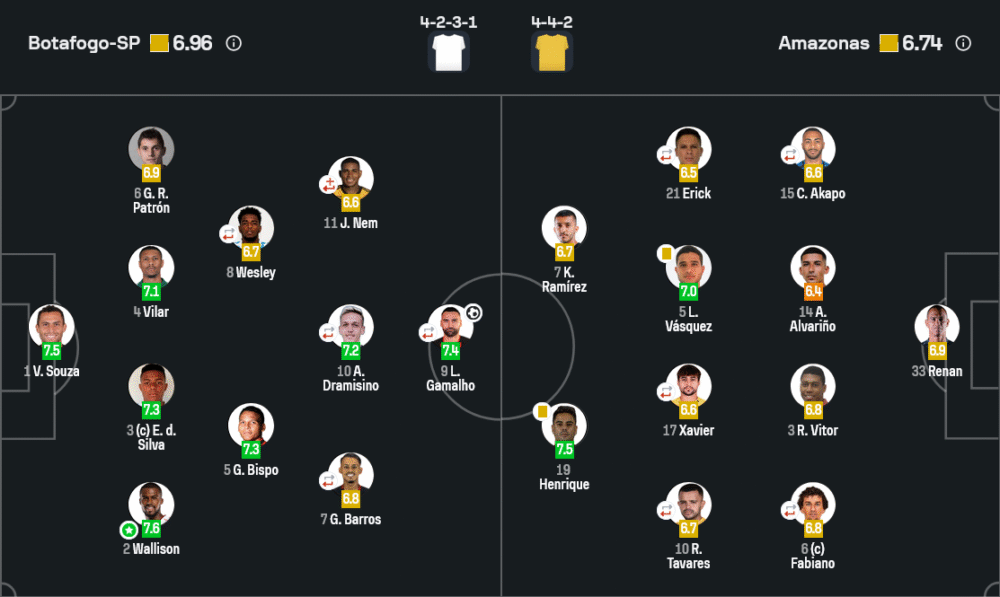Open striker L. Gamalho's portrait
The image size is (1000, 597).
451,327
